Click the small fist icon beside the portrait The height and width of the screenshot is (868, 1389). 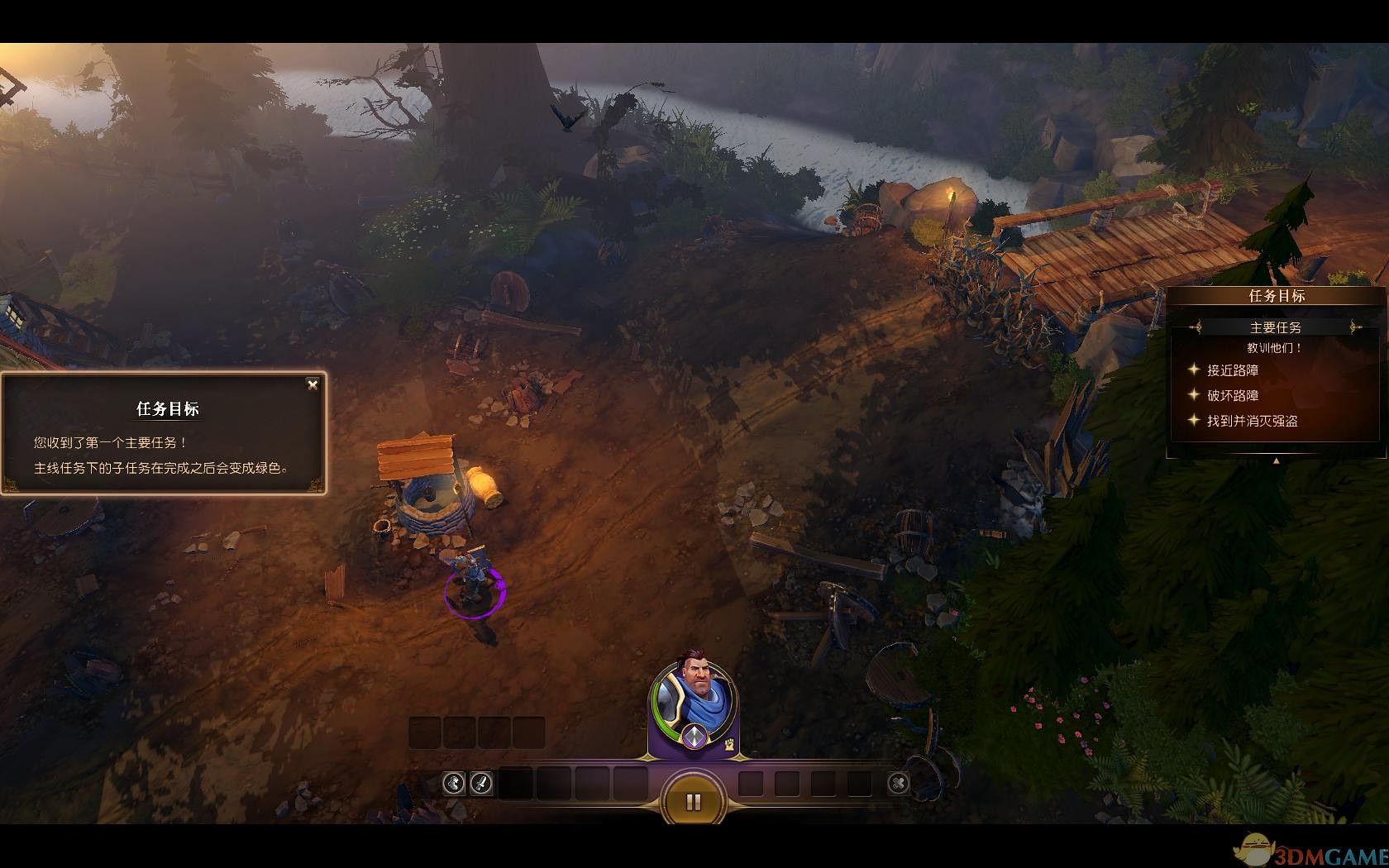[728, 744]
